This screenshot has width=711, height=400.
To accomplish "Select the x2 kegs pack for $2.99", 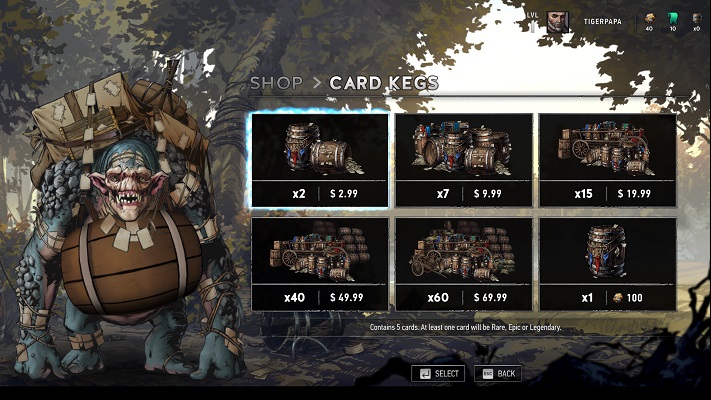I will click(320, 160).
